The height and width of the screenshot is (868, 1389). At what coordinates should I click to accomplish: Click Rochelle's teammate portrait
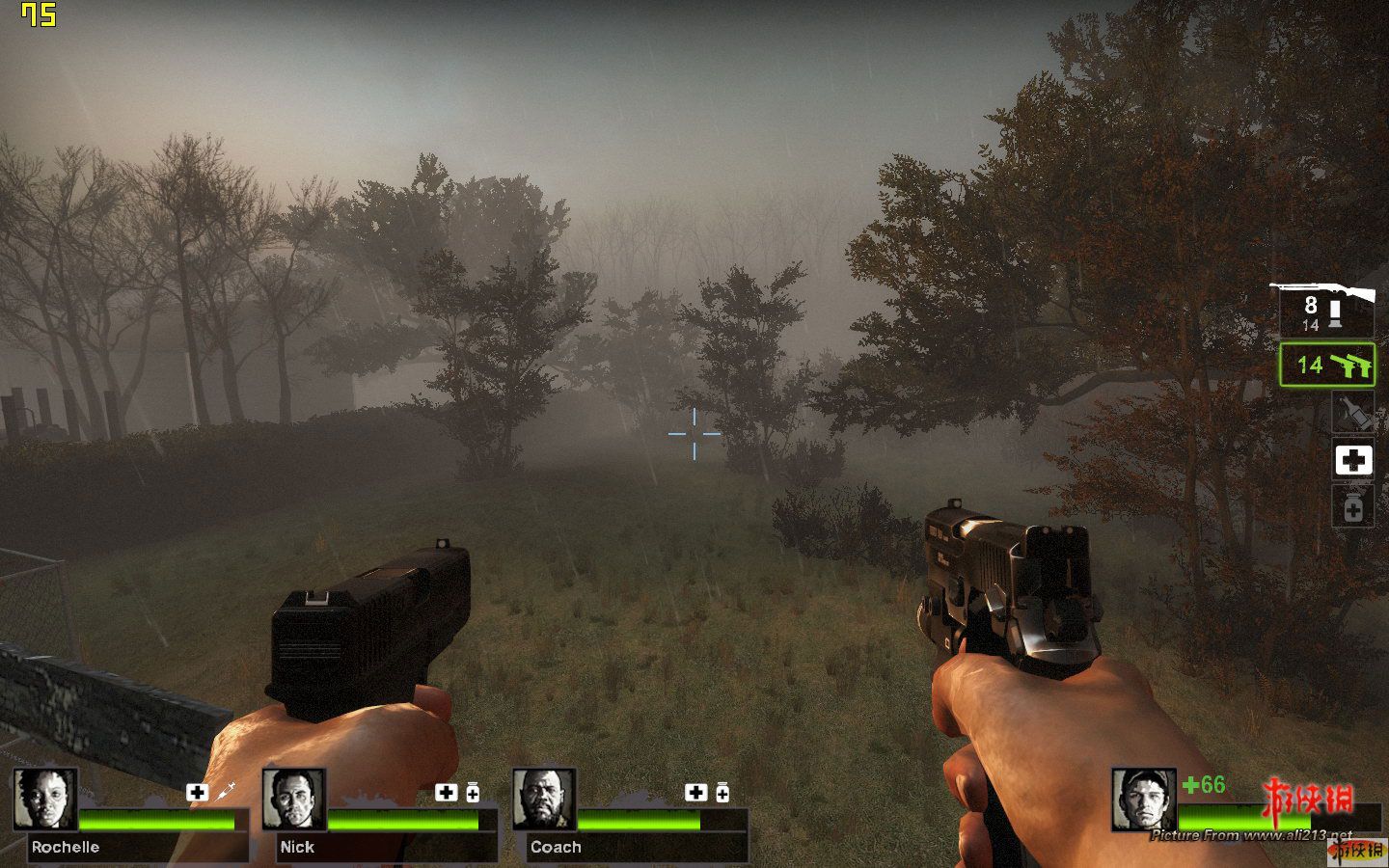(45, 799)
